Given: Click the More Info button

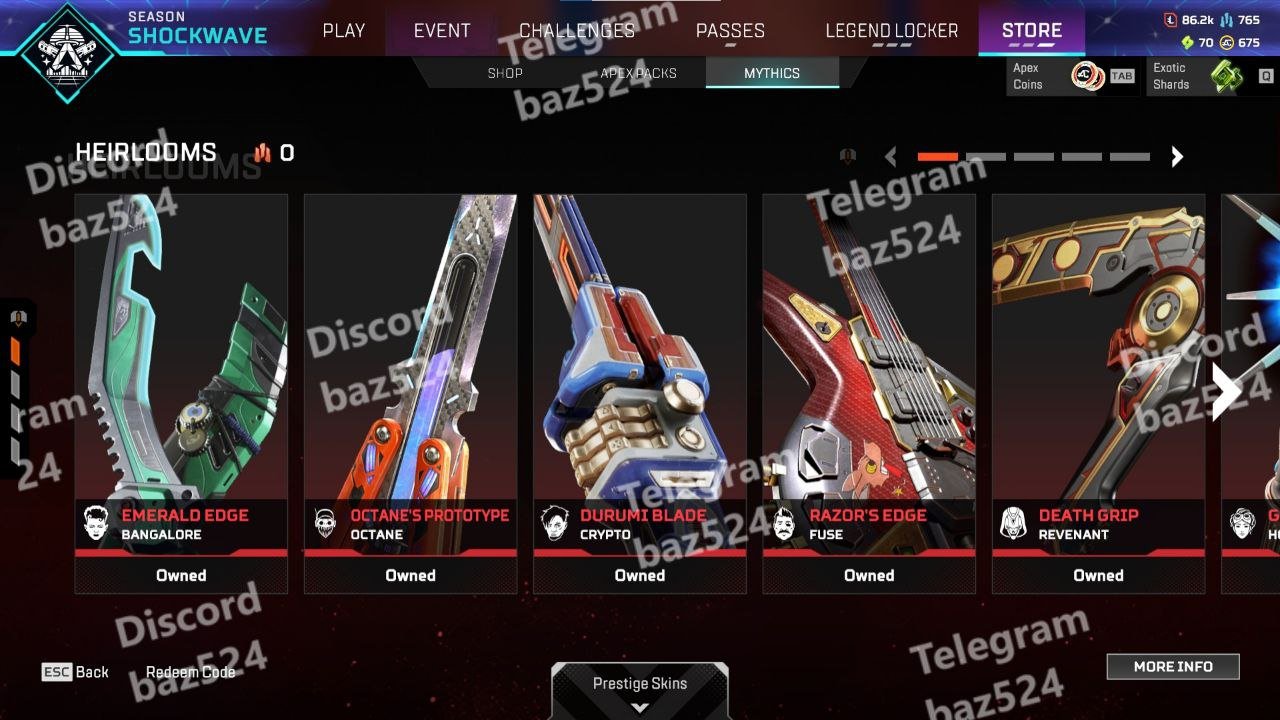Looking at the screenshot, I should click(x=1172, y=667).
